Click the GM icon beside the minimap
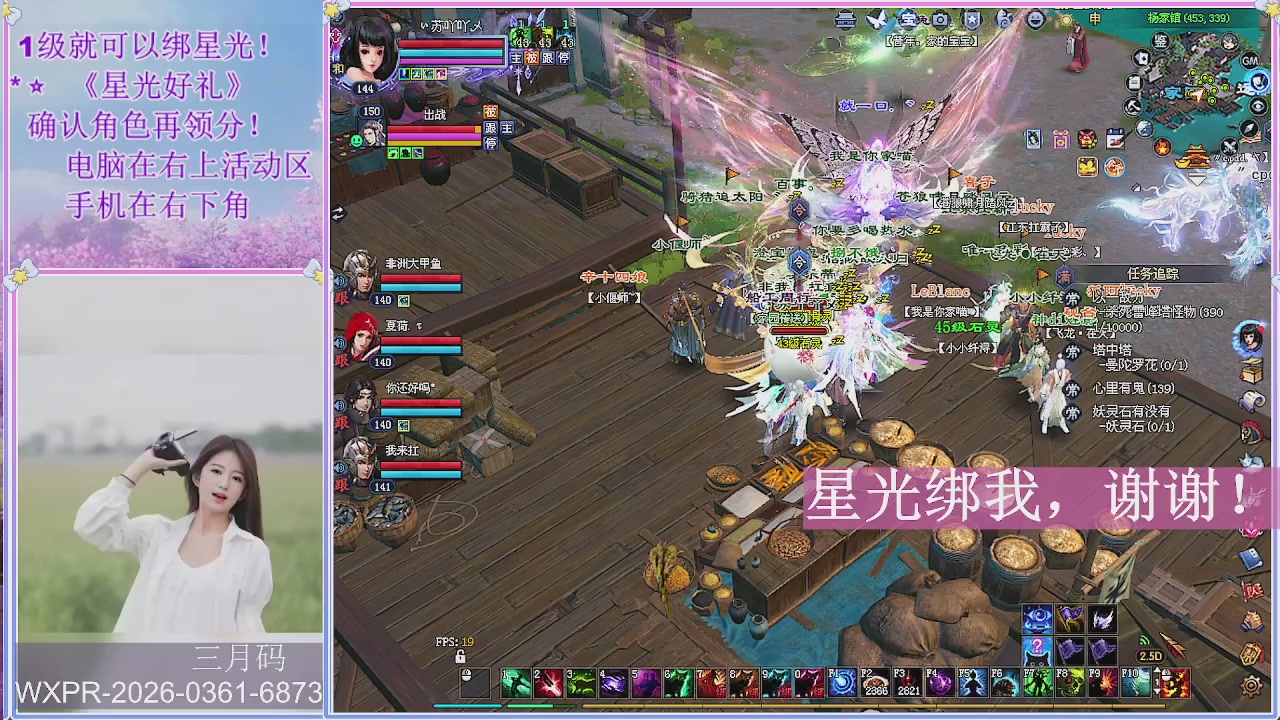The image size is (1280, 720). 1249,62
